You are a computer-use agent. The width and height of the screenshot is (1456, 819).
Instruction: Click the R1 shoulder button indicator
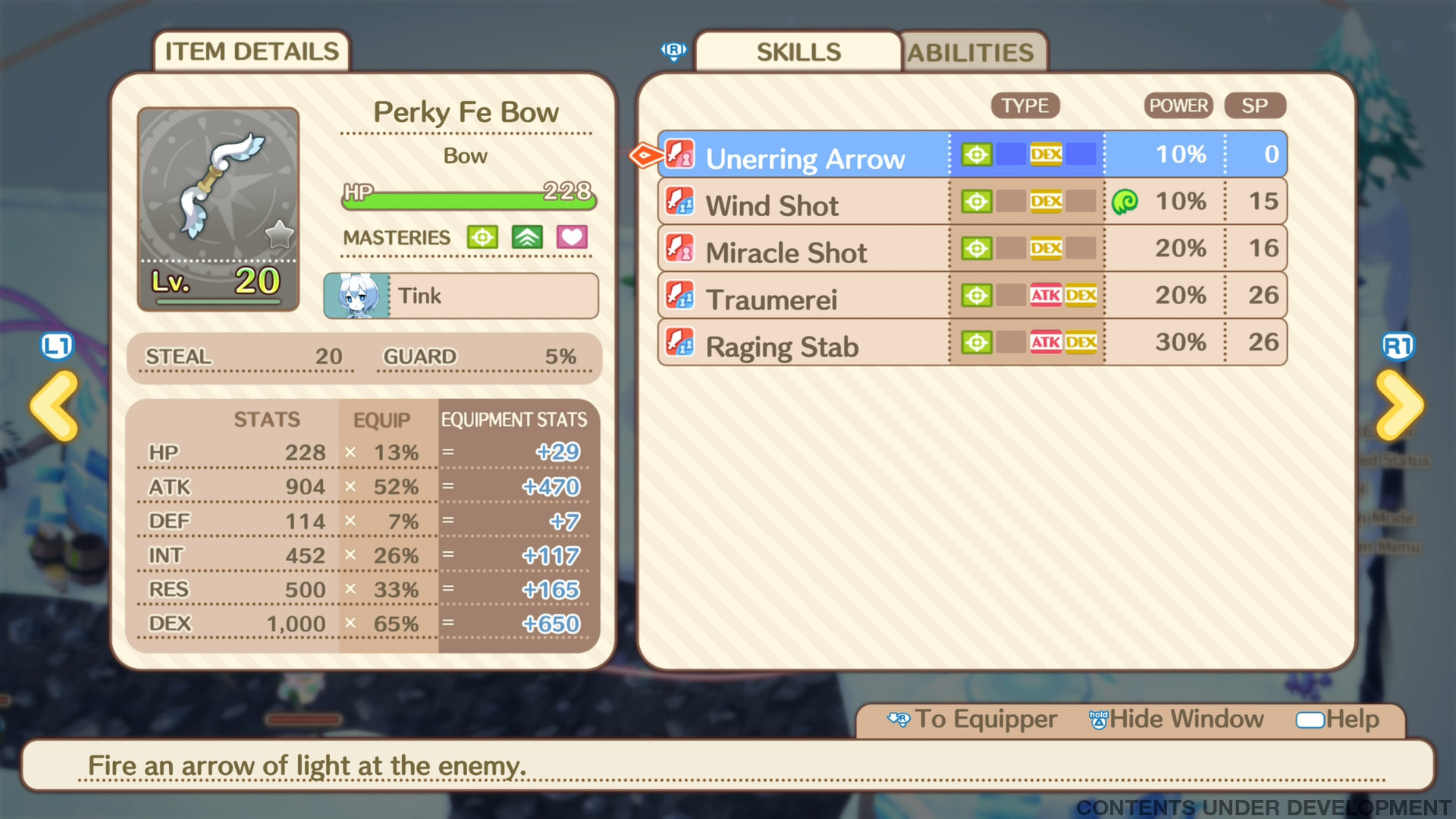(x=1398, y=345)
